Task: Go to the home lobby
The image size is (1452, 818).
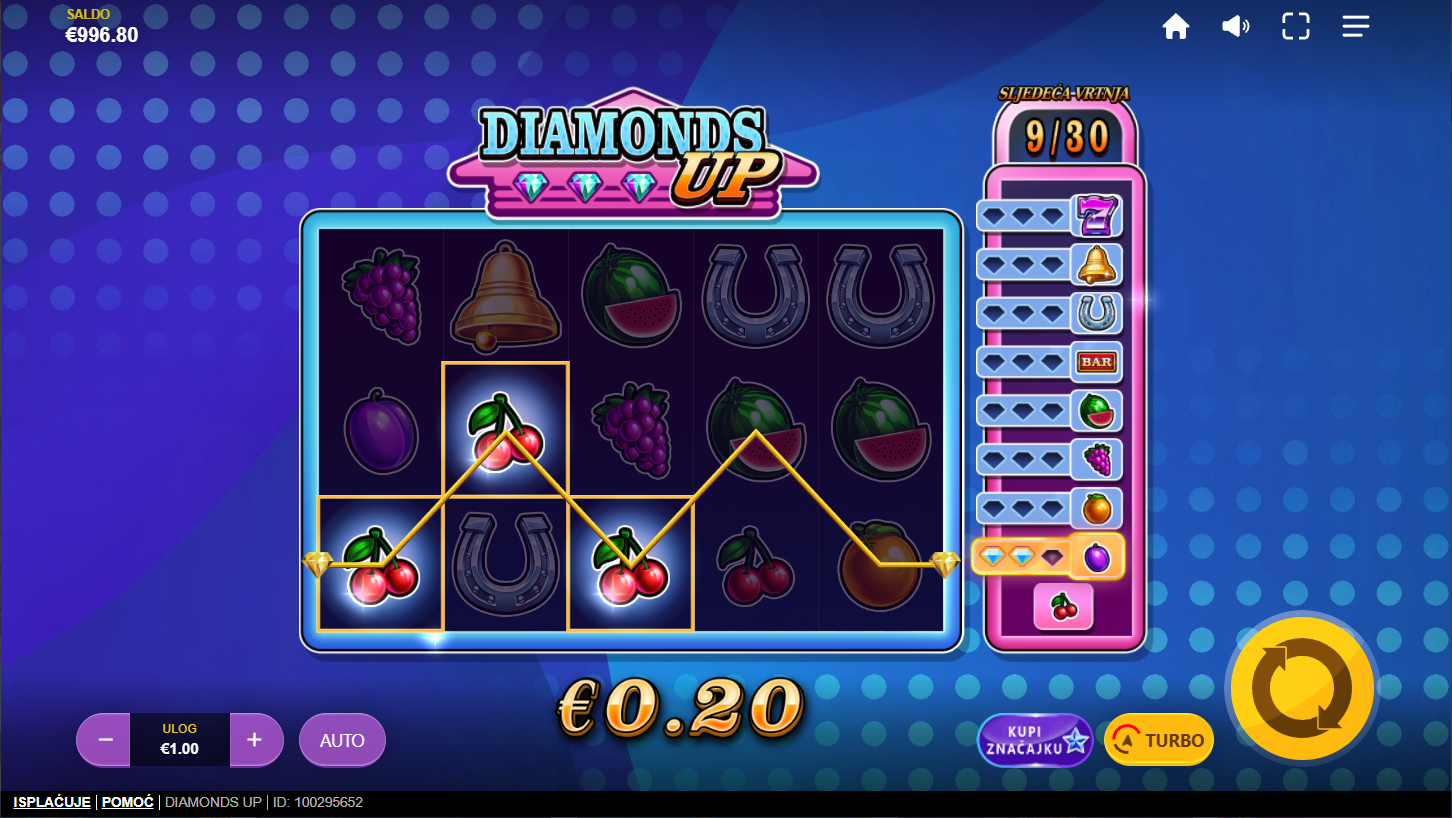Action: 1176,27
